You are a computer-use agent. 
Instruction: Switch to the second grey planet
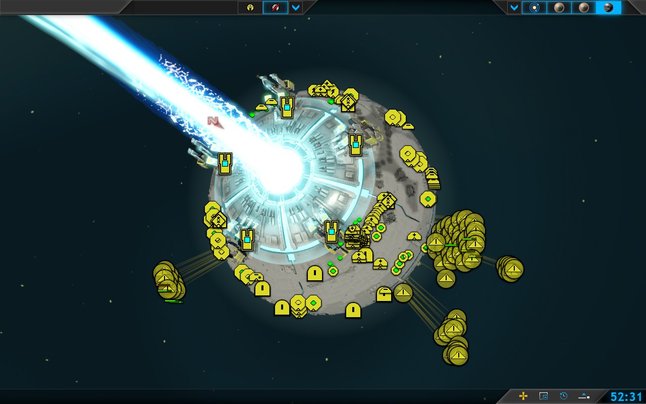tap(584, 7)
